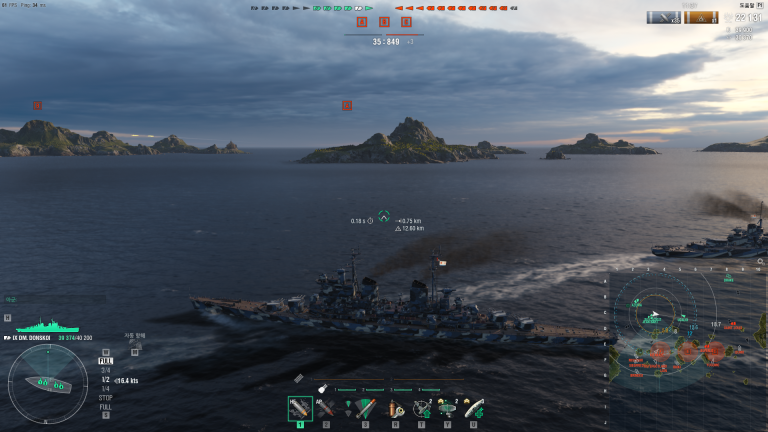This screenshot has height=432, width=768.
Task: Click the capture point C indicator
Action: [406, 21]
